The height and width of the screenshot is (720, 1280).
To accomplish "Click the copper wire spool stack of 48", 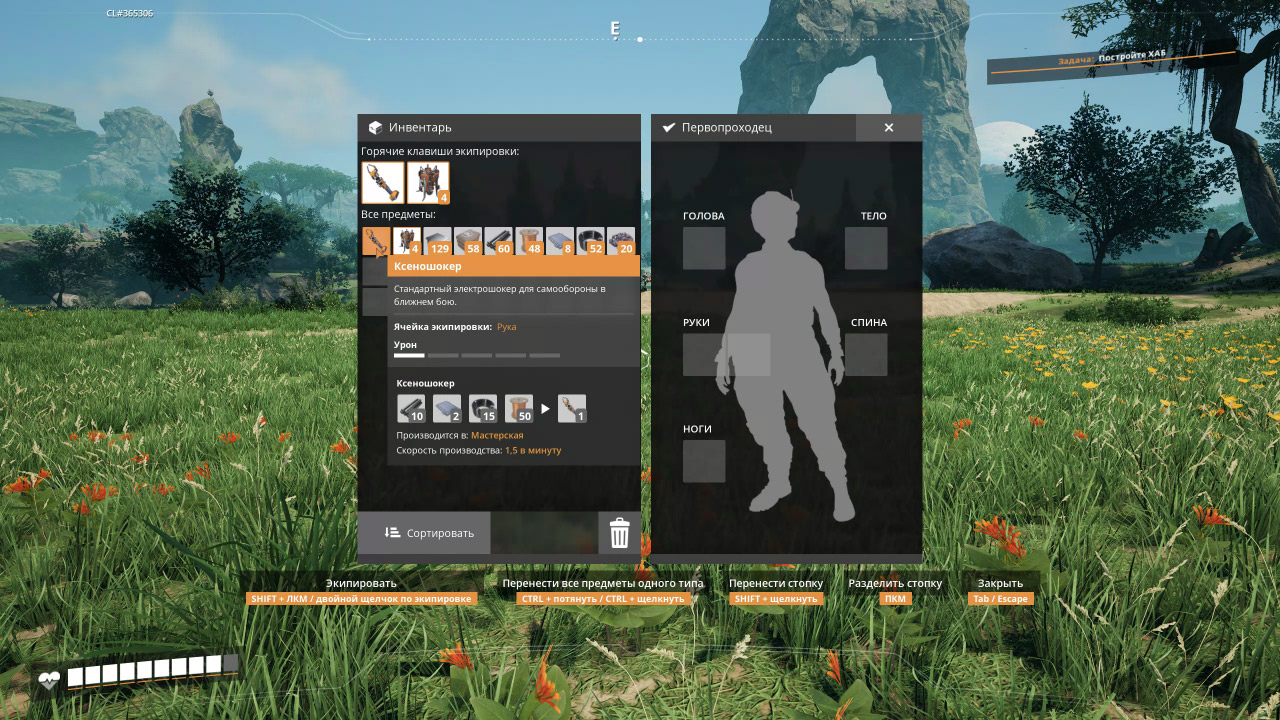I will click(528, 240).
